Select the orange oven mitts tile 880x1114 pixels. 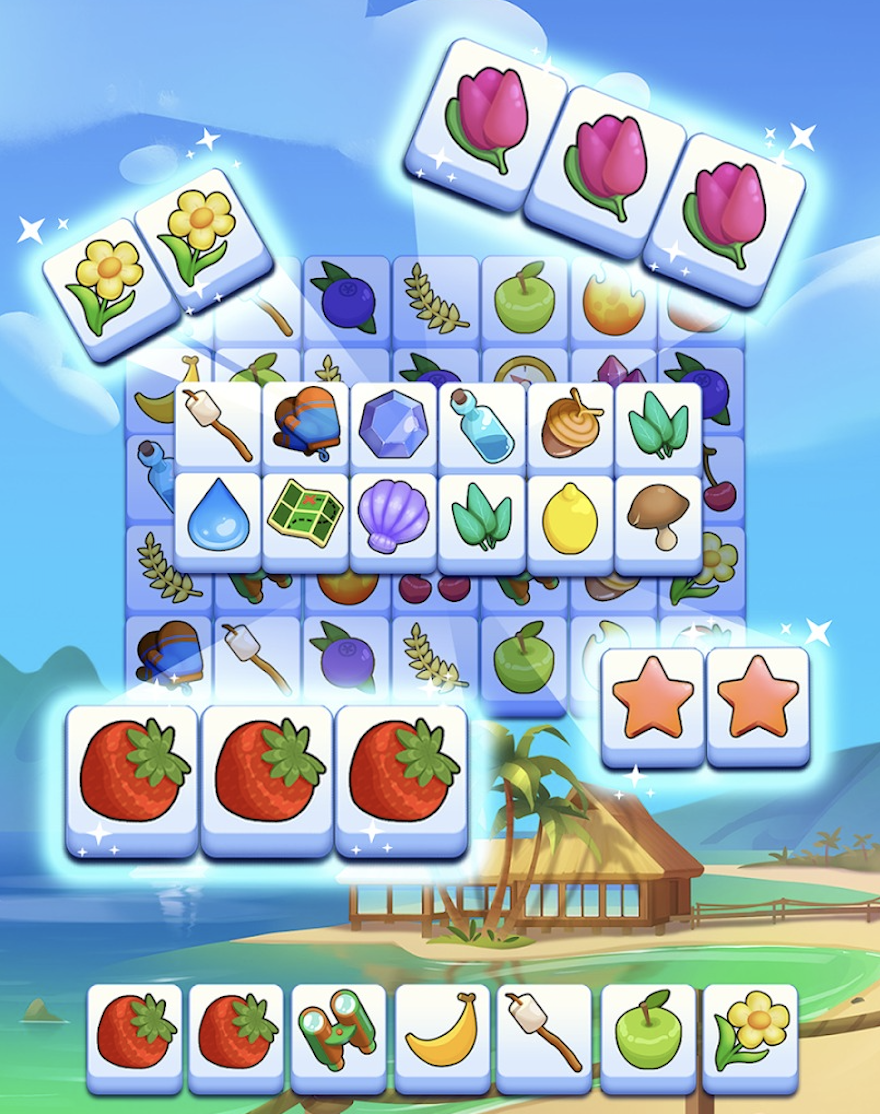(305, 425)
